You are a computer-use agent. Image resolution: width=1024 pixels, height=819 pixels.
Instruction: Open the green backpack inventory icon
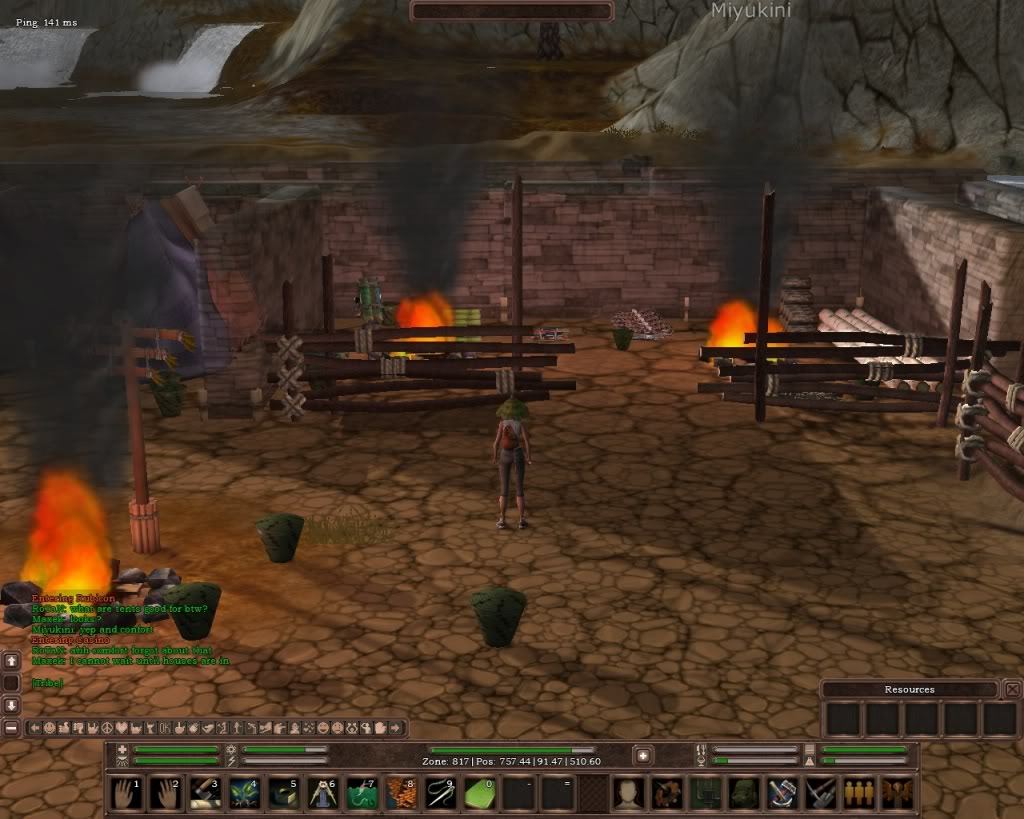pos(744,793)
